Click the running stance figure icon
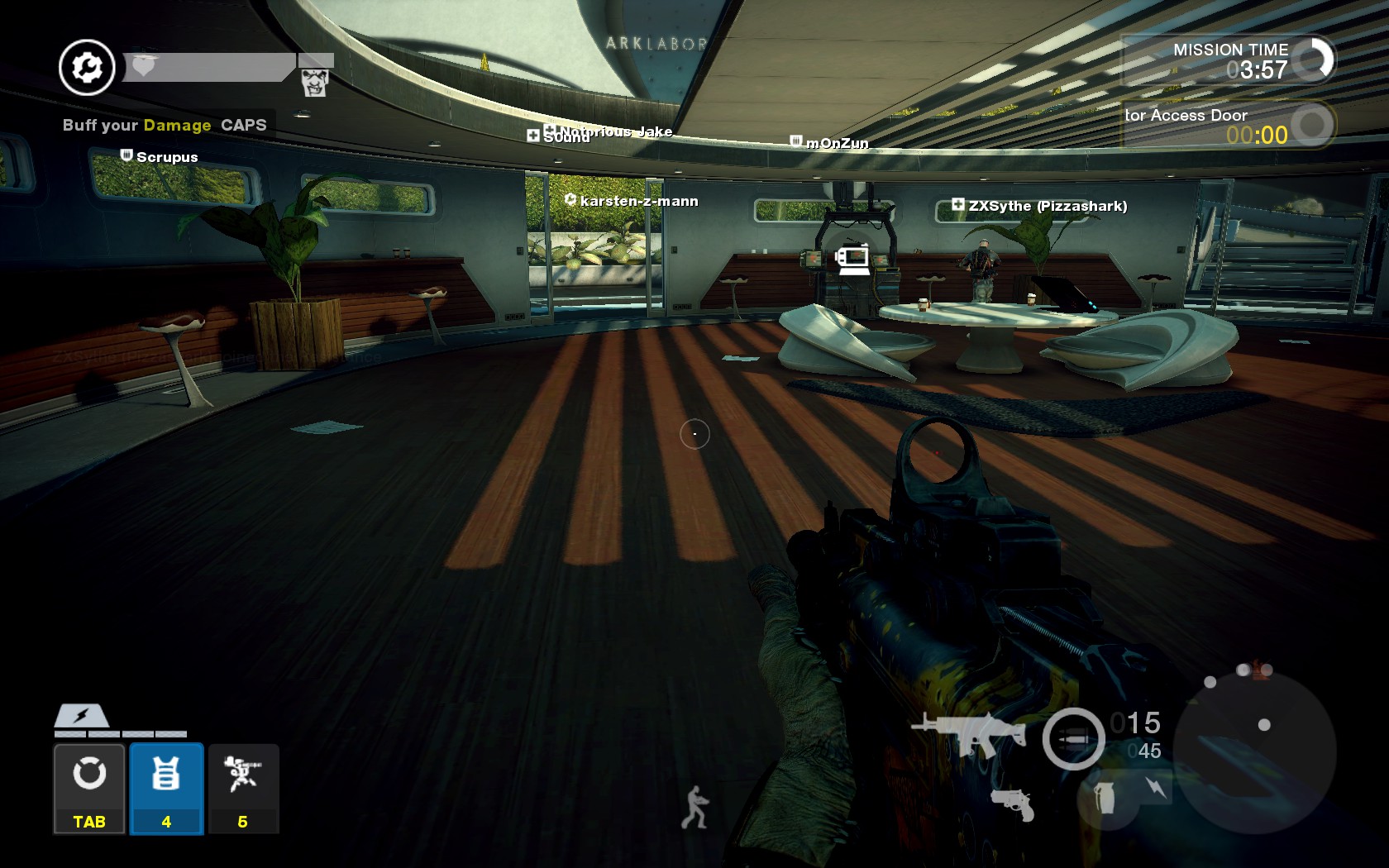 (x=694, y=807)
